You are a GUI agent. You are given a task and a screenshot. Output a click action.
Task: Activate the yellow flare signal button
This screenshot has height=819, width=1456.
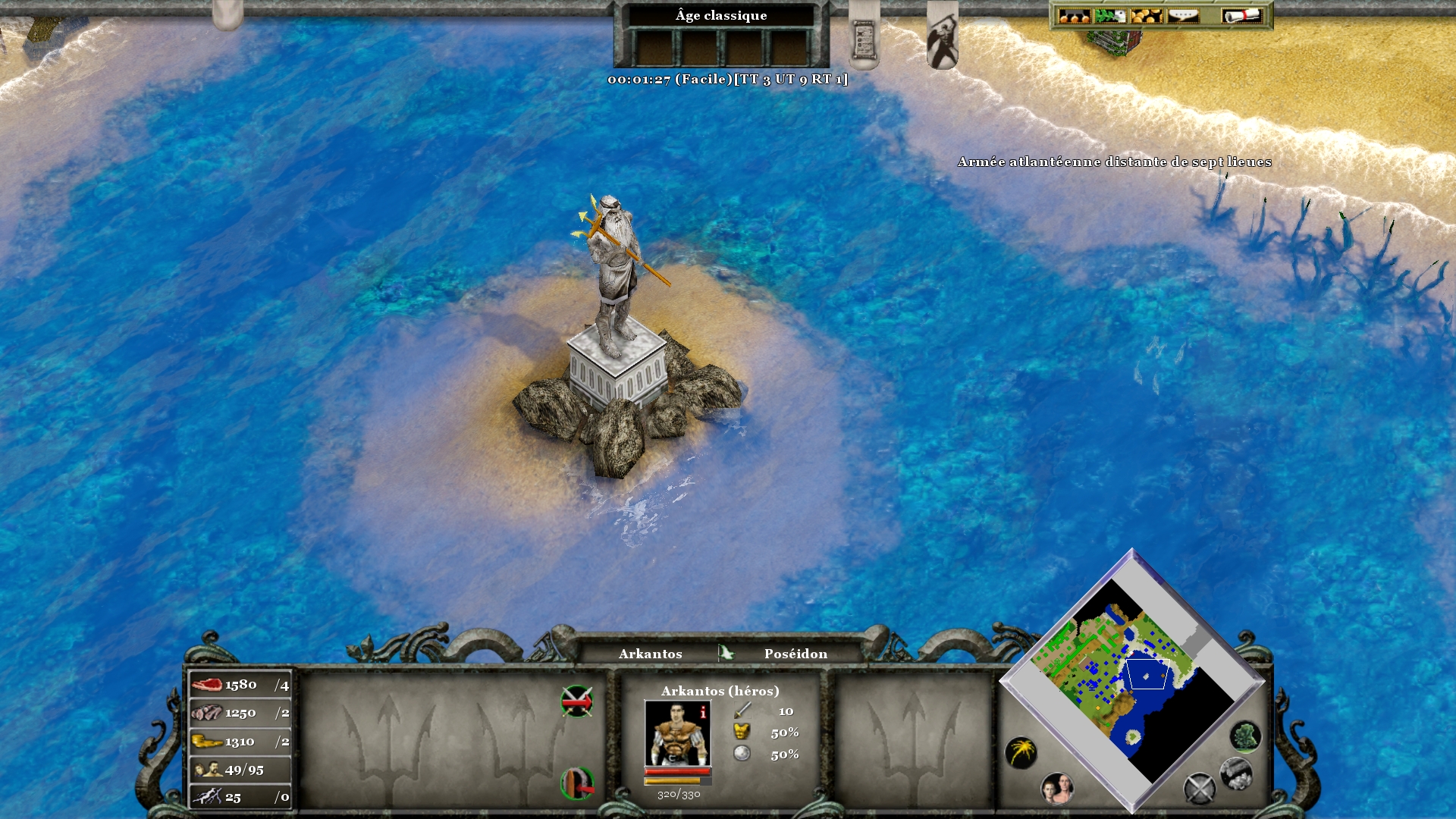(1021, 752)
